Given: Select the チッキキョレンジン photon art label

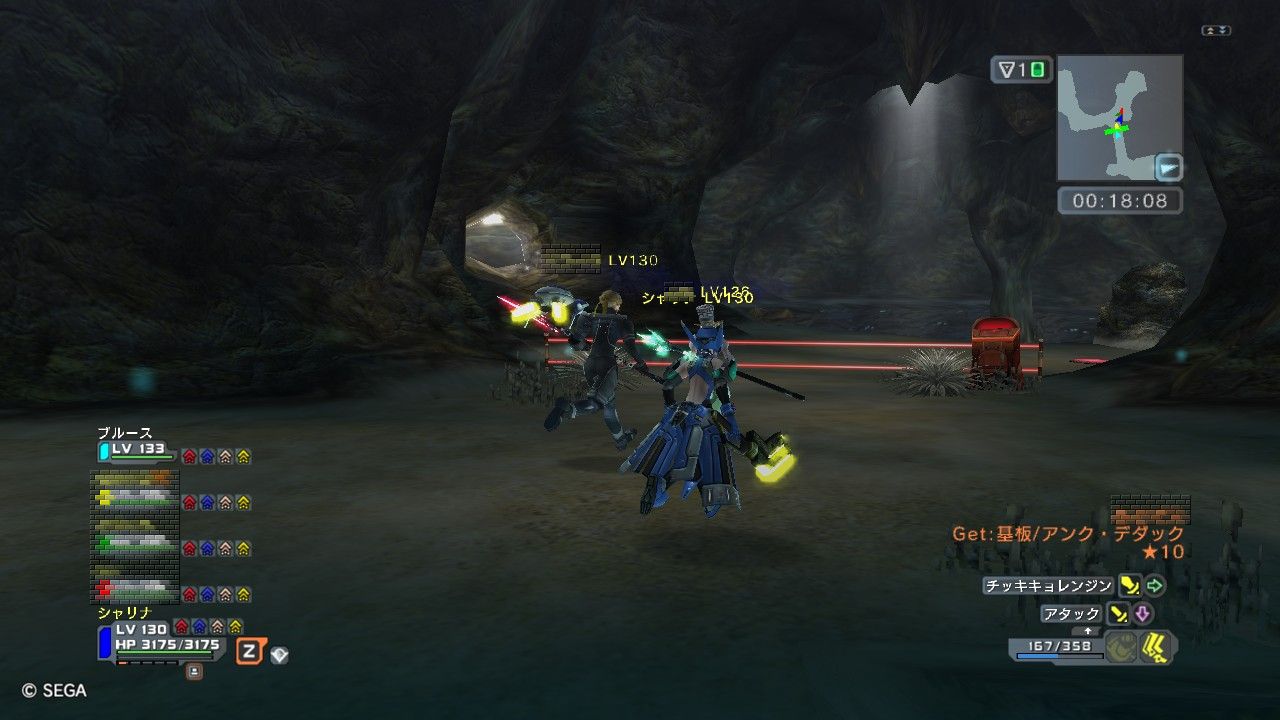Looking at the screenshot, I should (1047, 586).
